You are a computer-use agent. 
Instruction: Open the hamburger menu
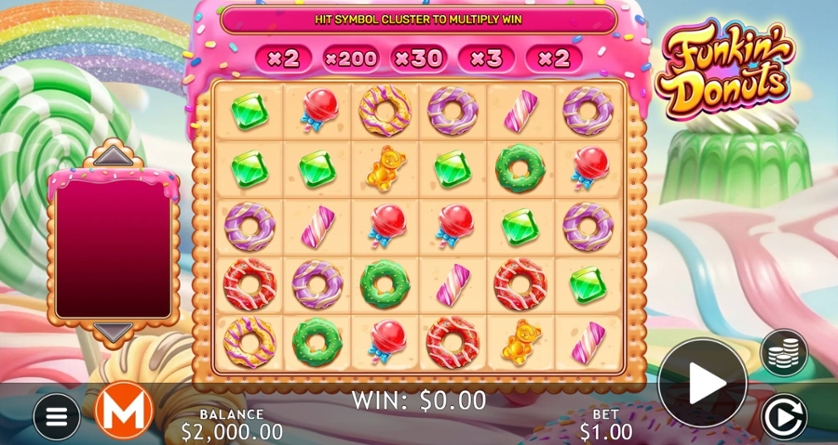(57, 414)
